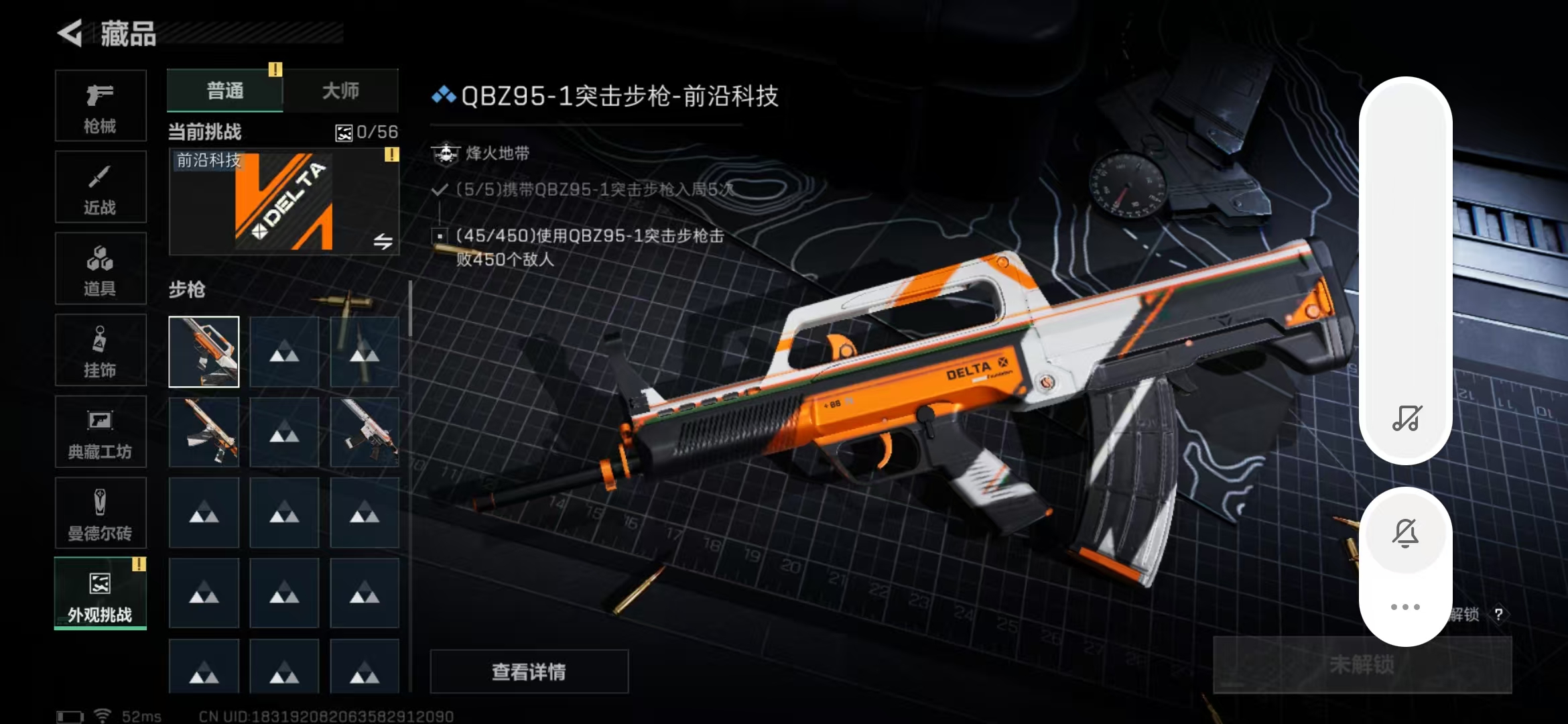1568x724 pixels.
Task: Toggle the muted music note overlay icon
Action: (x=1406, y=418)
